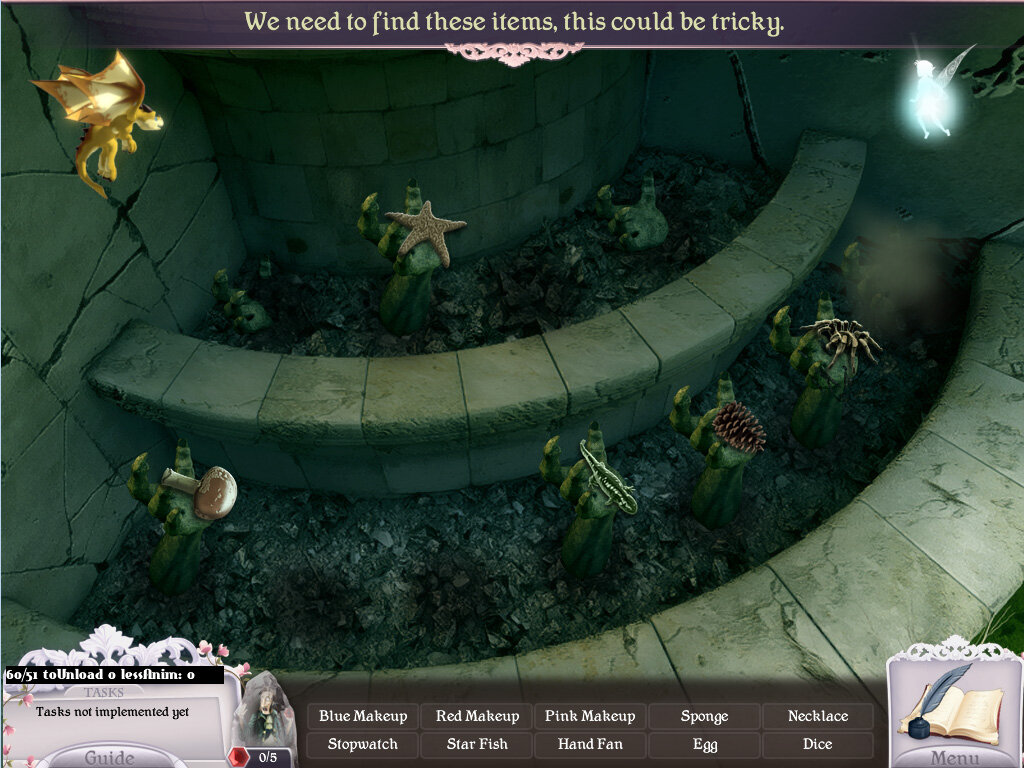Choose the Necklace list entry
Viewport: 1024px width, 768px height.
(817, 716)
